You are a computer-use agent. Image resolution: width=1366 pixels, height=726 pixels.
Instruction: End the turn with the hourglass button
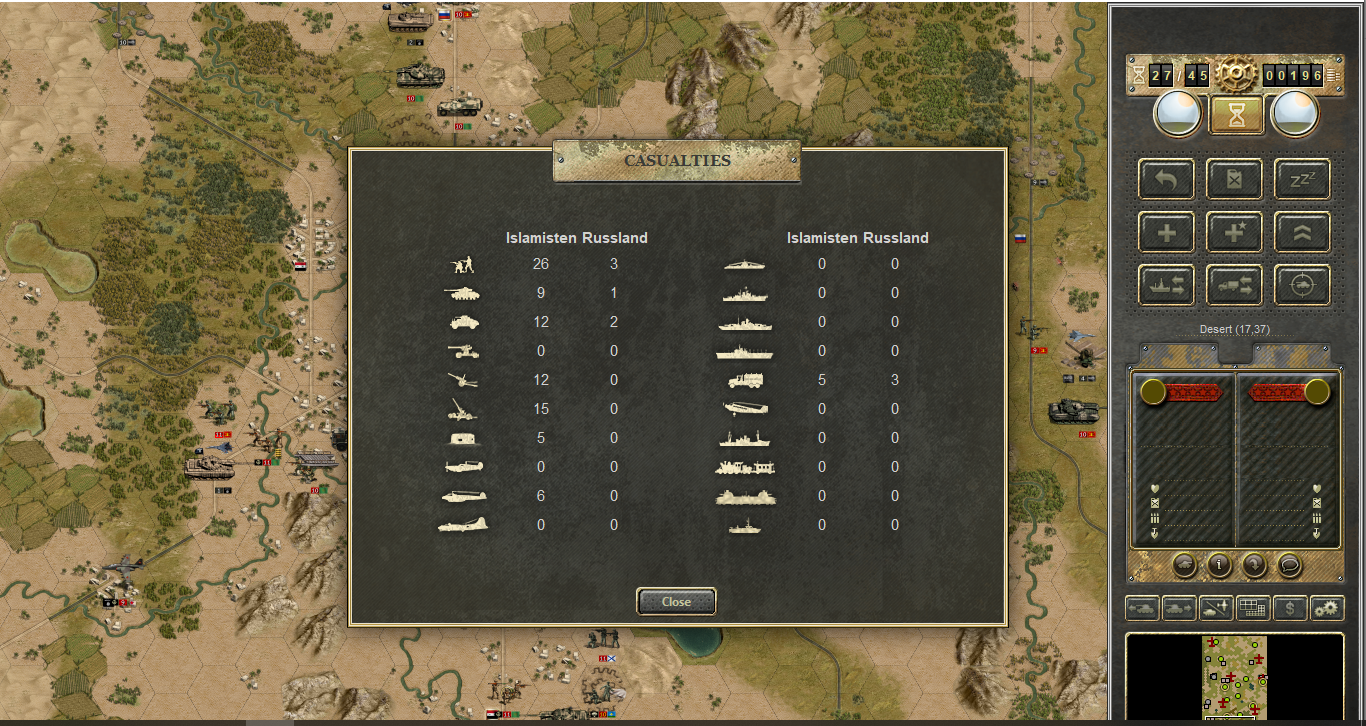[x=1237, y=115]
